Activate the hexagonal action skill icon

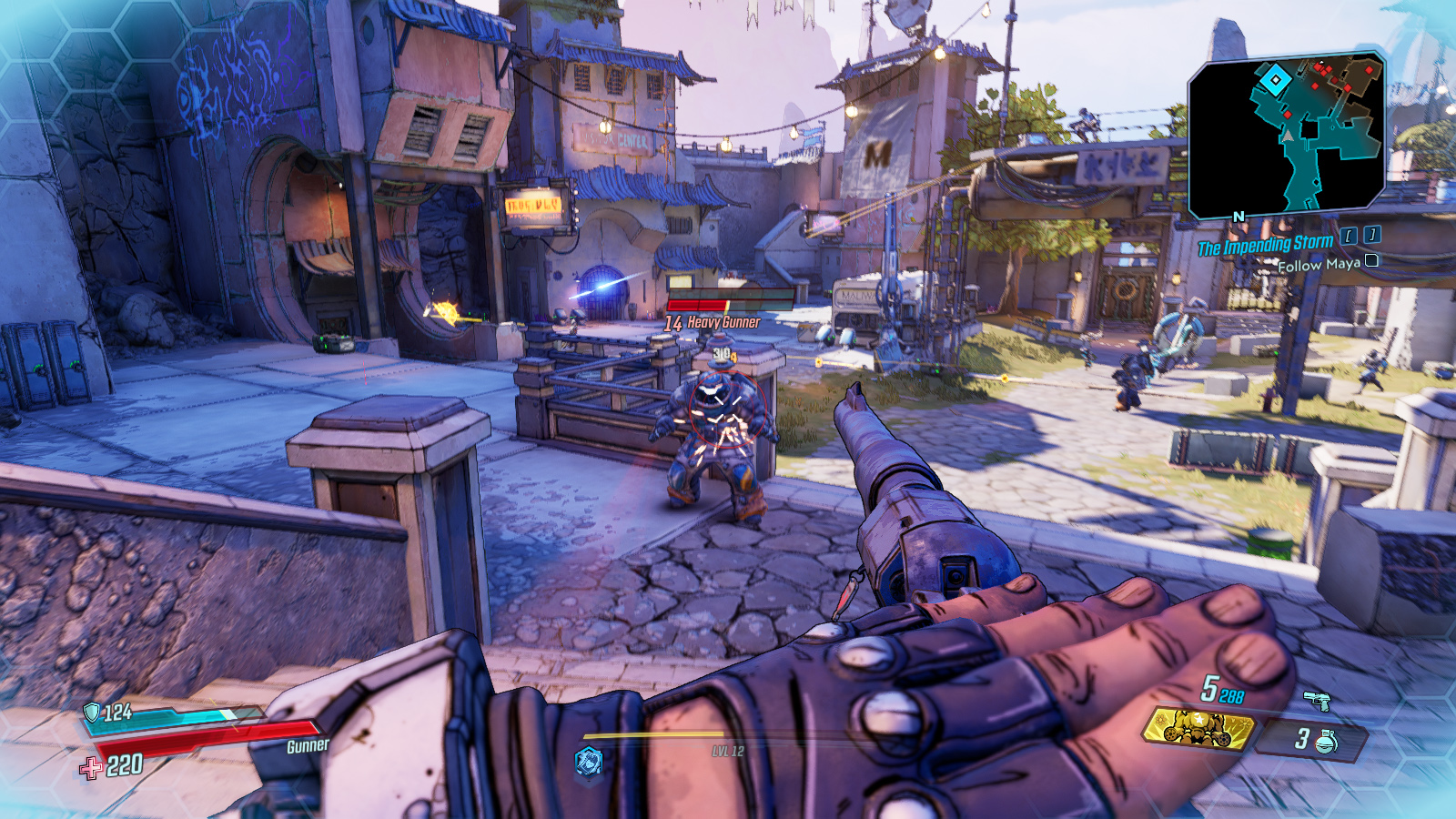[589, 762]
